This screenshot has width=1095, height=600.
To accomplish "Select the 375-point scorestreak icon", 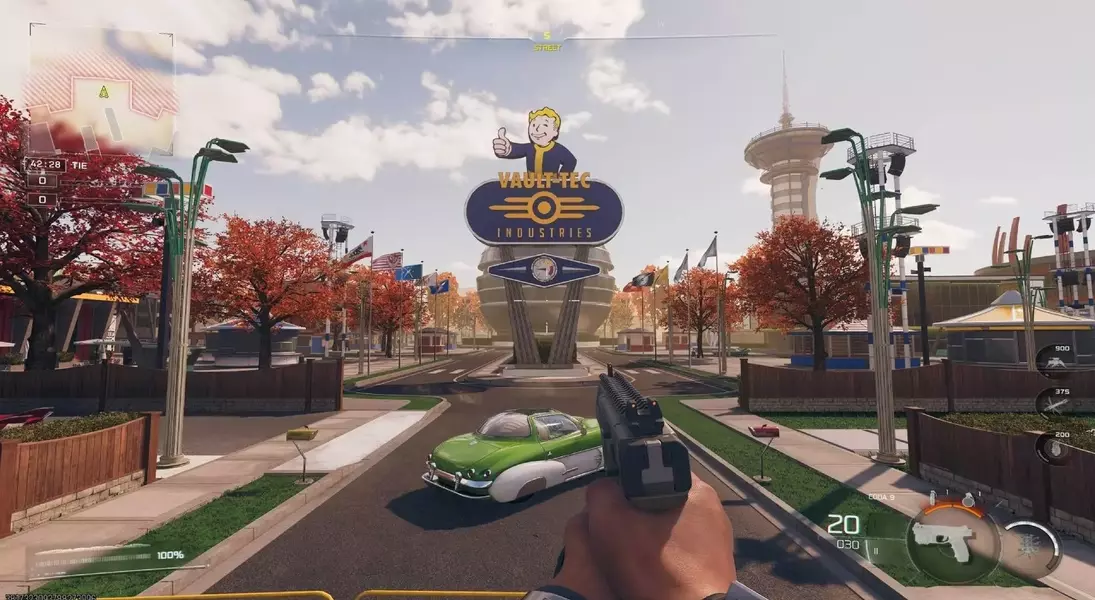I will tap(1053, 404).
